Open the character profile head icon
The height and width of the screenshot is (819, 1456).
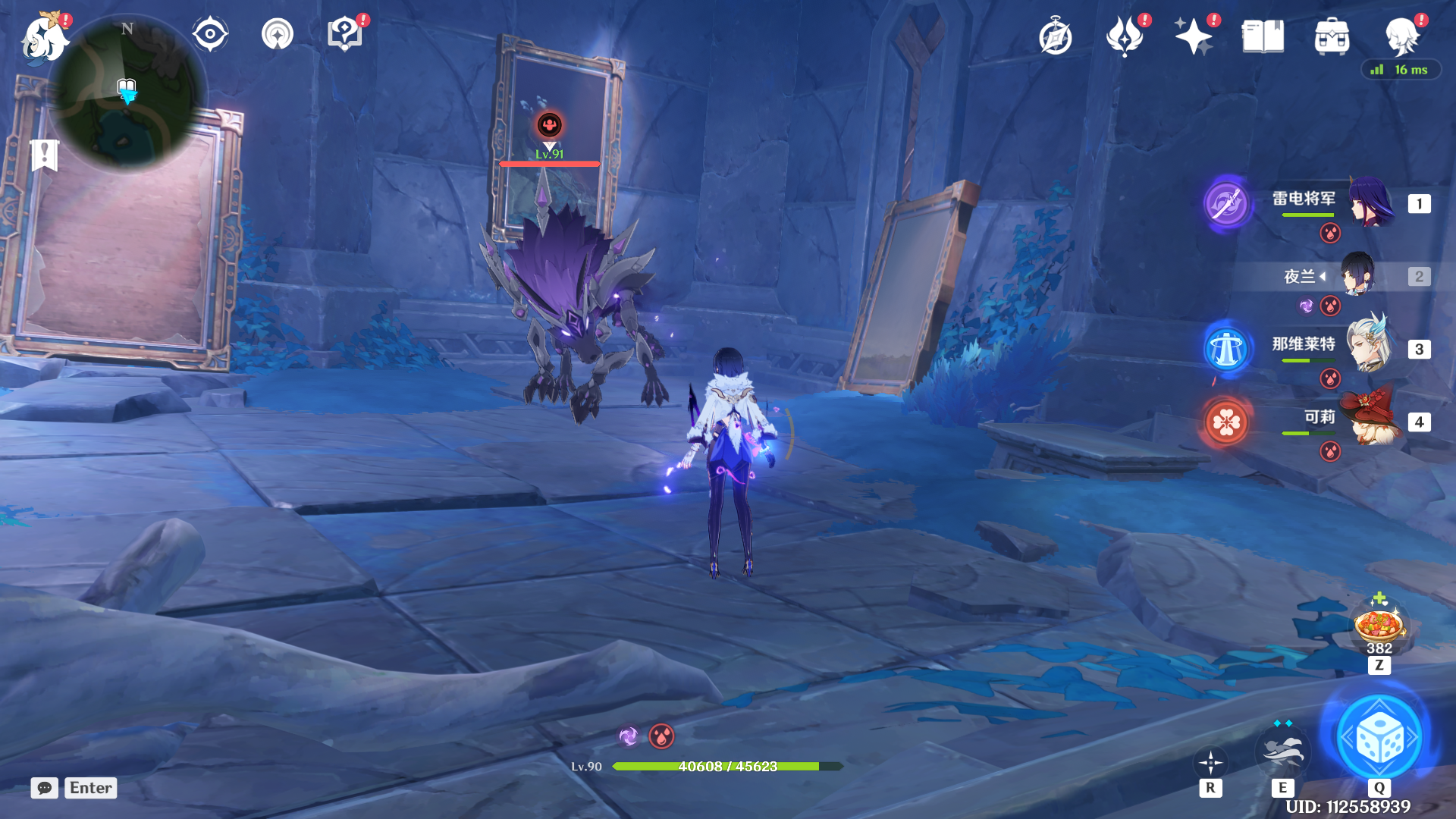pyautogui.click(x=1401, y=36)
